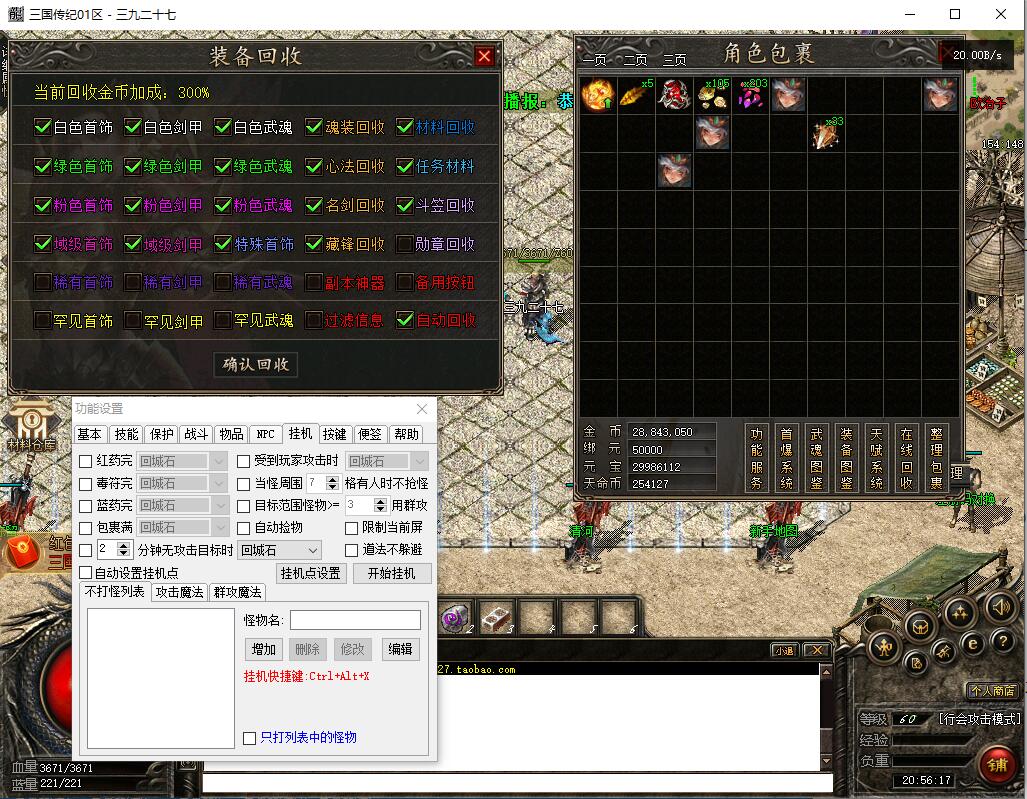This screenshot has width=1027, height=799.
Task: Open the 帮助 help tab
Action: (x=406, y=434)
